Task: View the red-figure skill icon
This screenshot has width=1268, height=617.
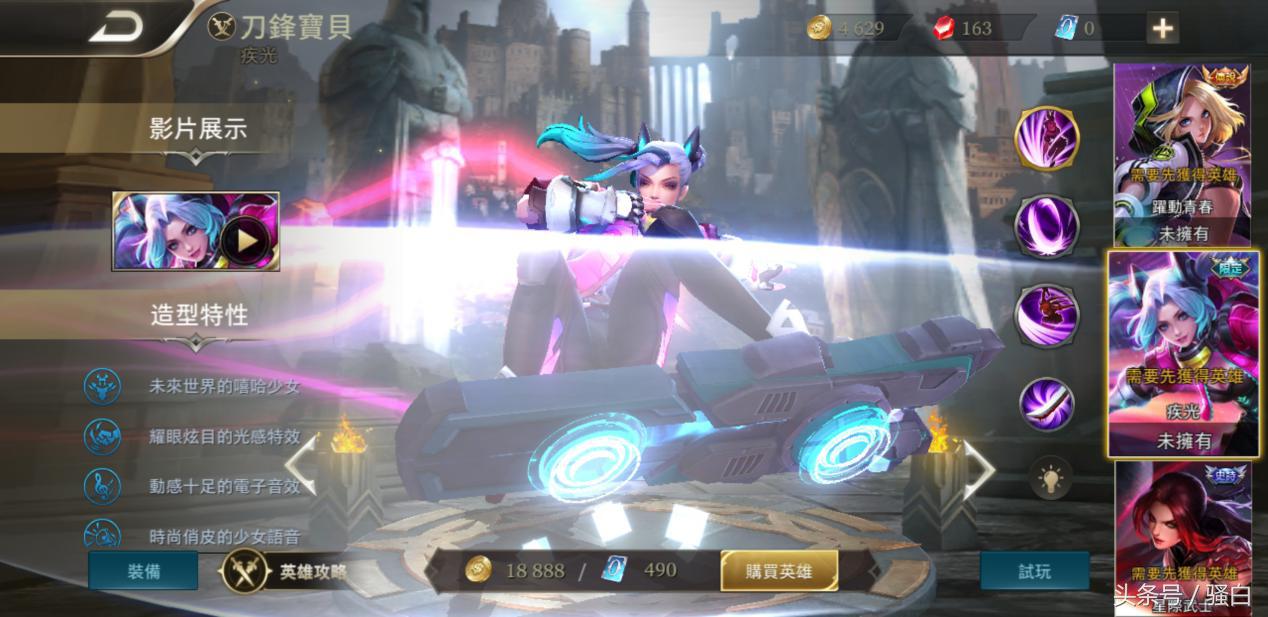Action: tap(1047, 315)
